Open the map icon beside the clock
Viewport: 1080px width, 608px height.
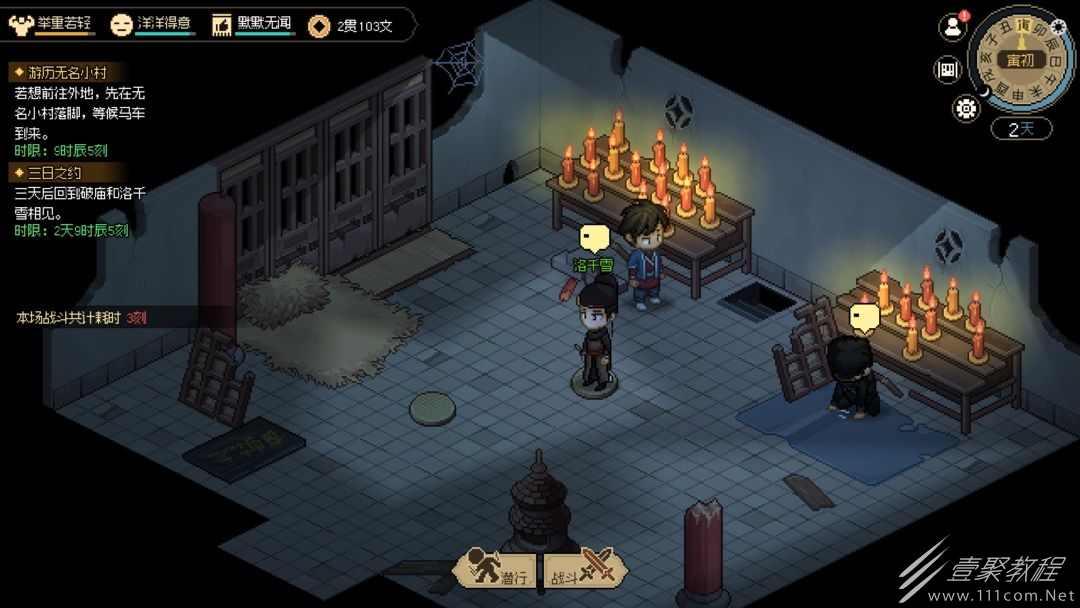coord(947,70)
